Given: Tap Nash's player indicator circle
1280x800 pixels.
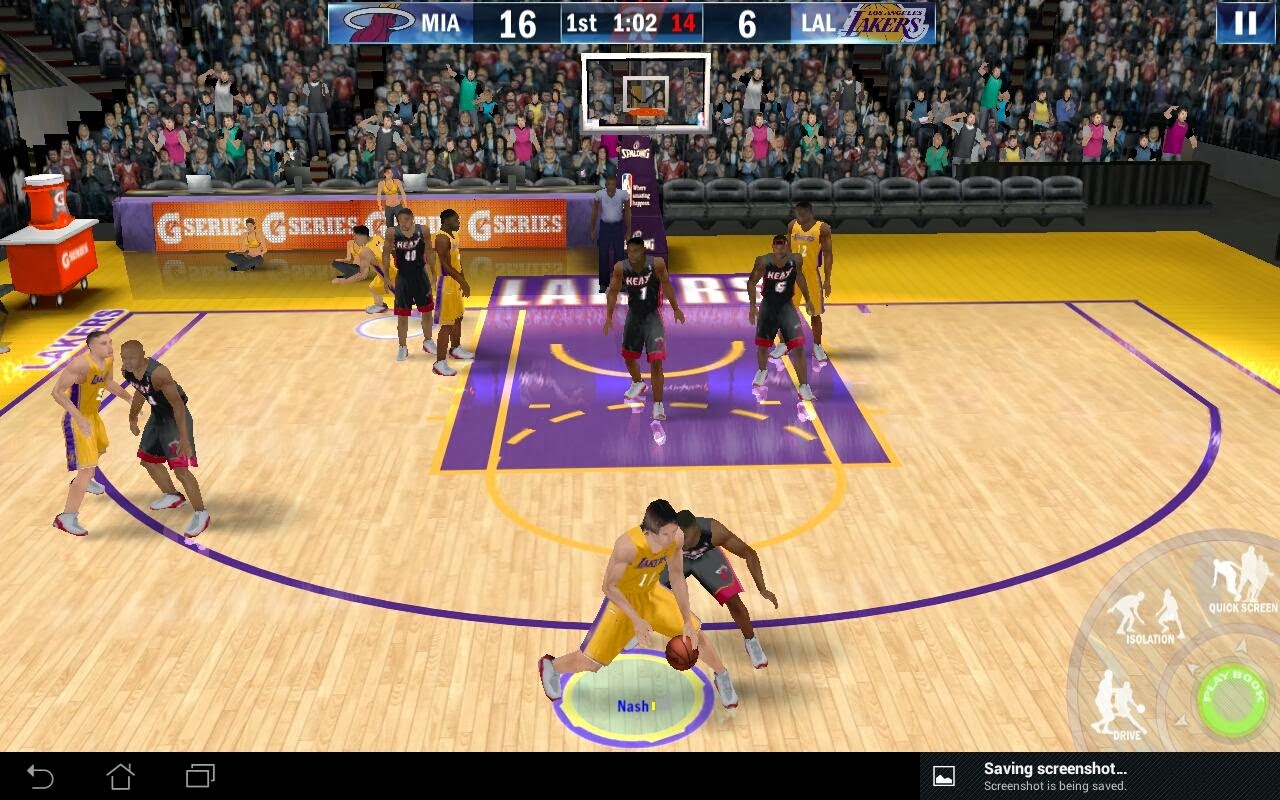Looking at the screenshot, I should (637, 706).
